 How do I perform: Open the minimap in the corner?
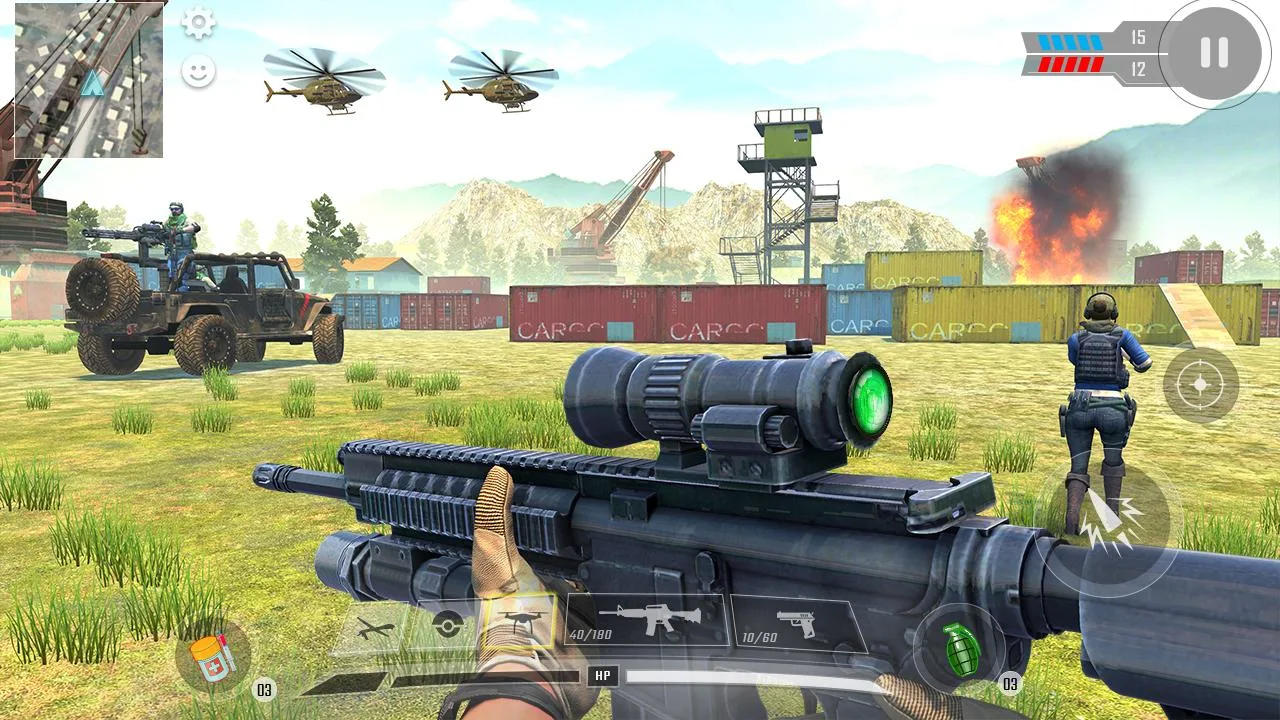[x=90, y=80]
